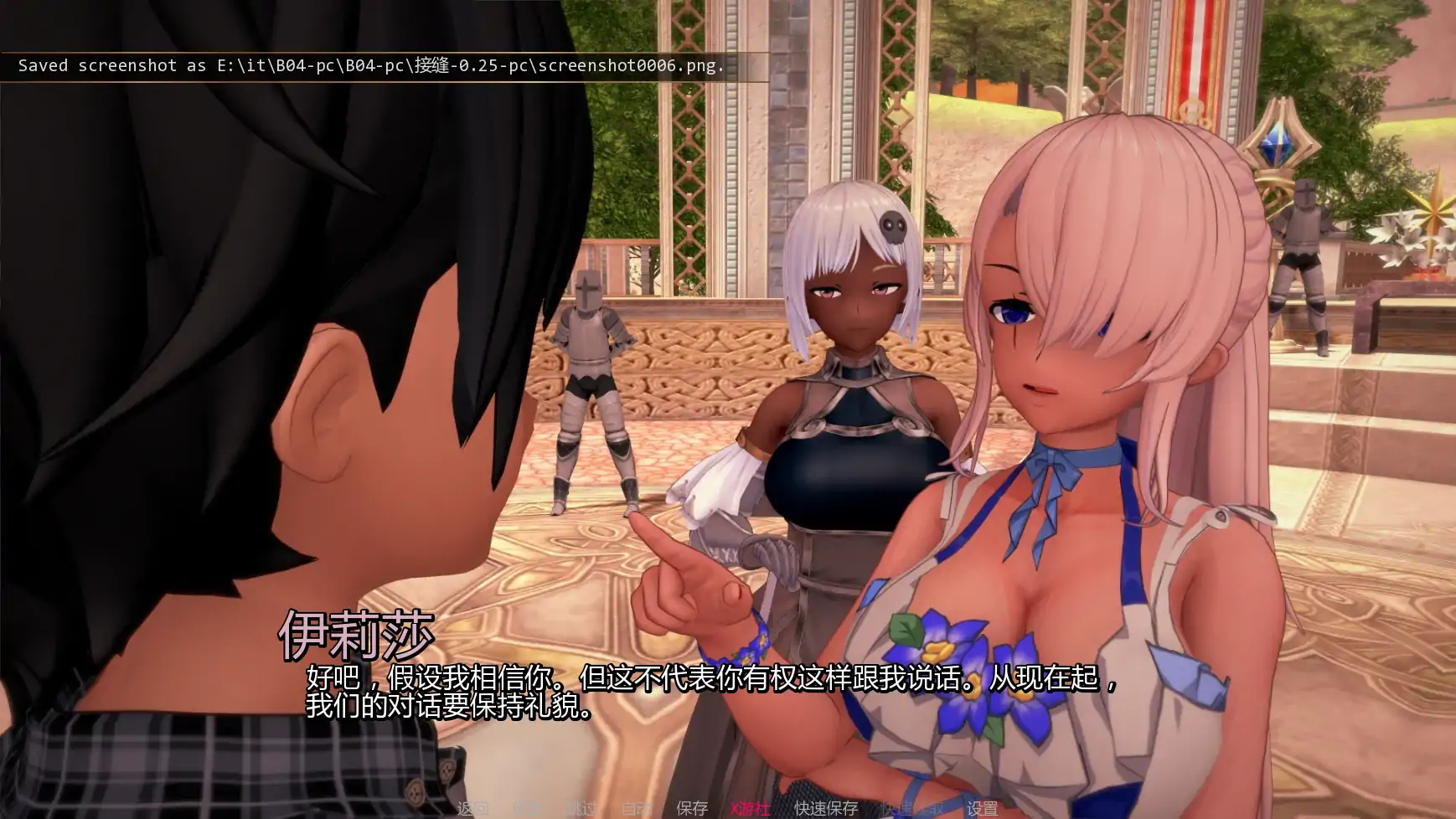1456x819 pixels.
Task: Open the 历史 dialogue history log
Action: [527, 808]
